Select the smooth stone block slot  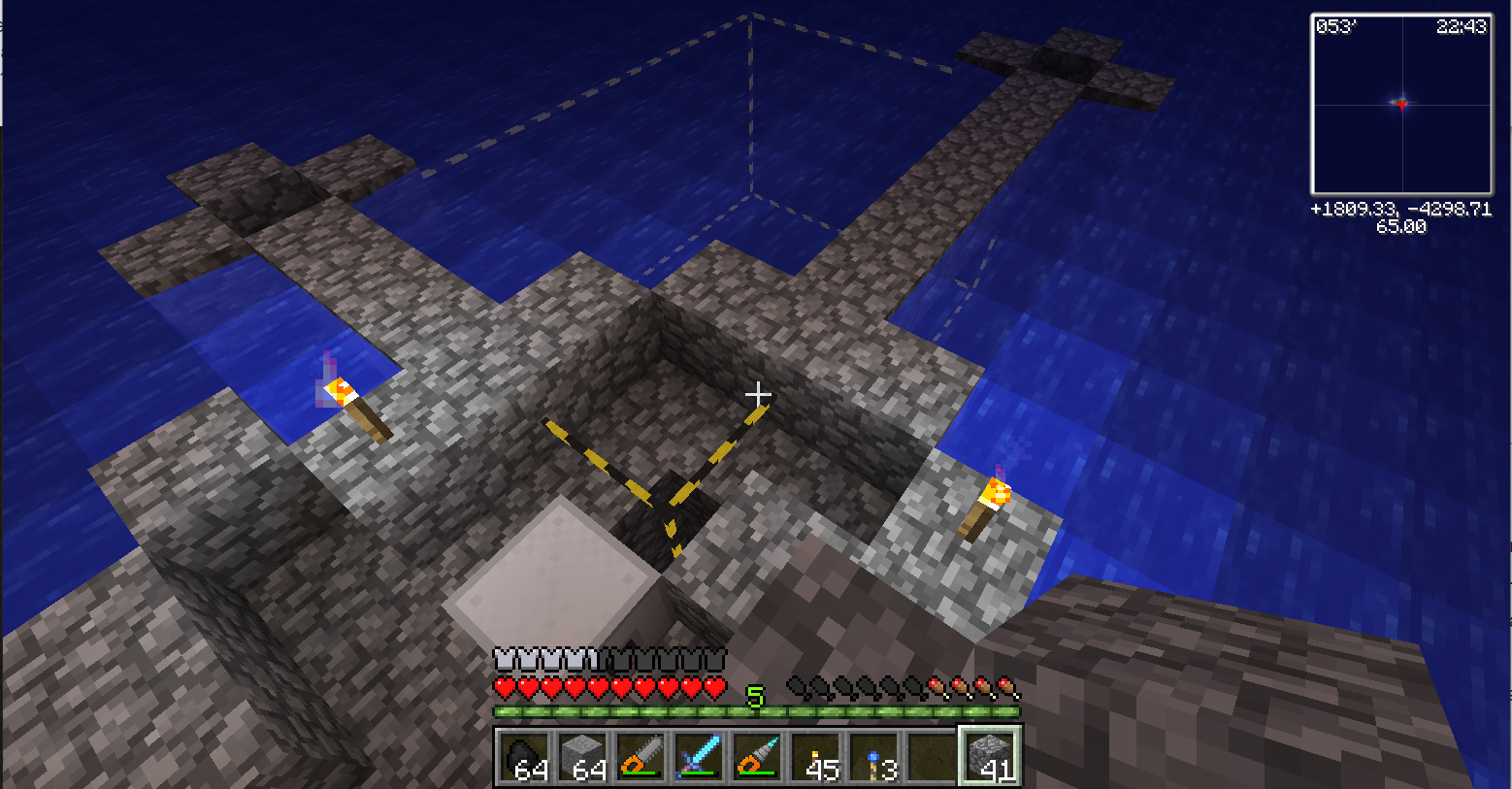pyautogui.click(x=583, y=756)
